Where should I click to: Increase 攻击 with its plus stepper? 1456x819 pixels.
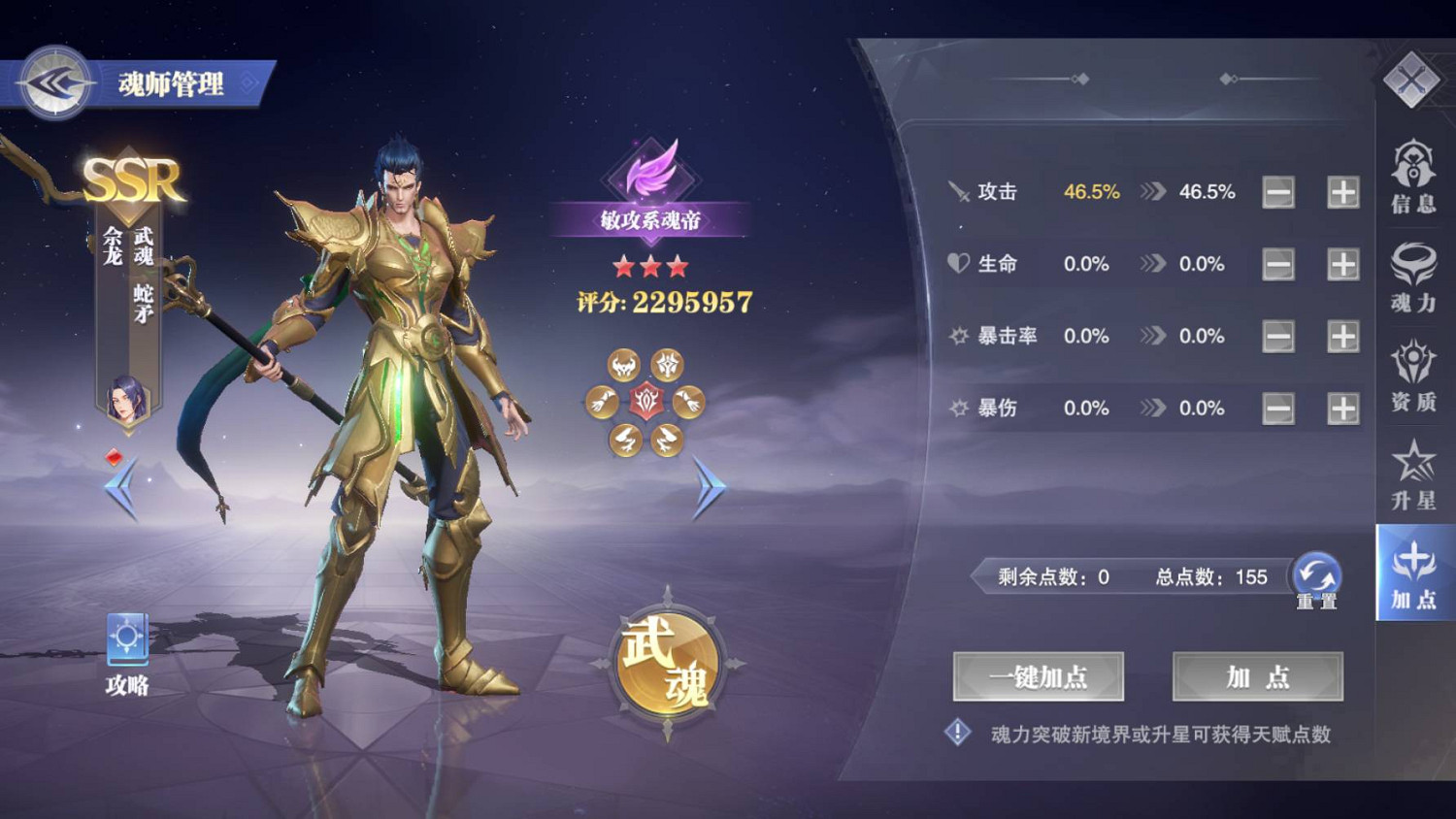1340,191
